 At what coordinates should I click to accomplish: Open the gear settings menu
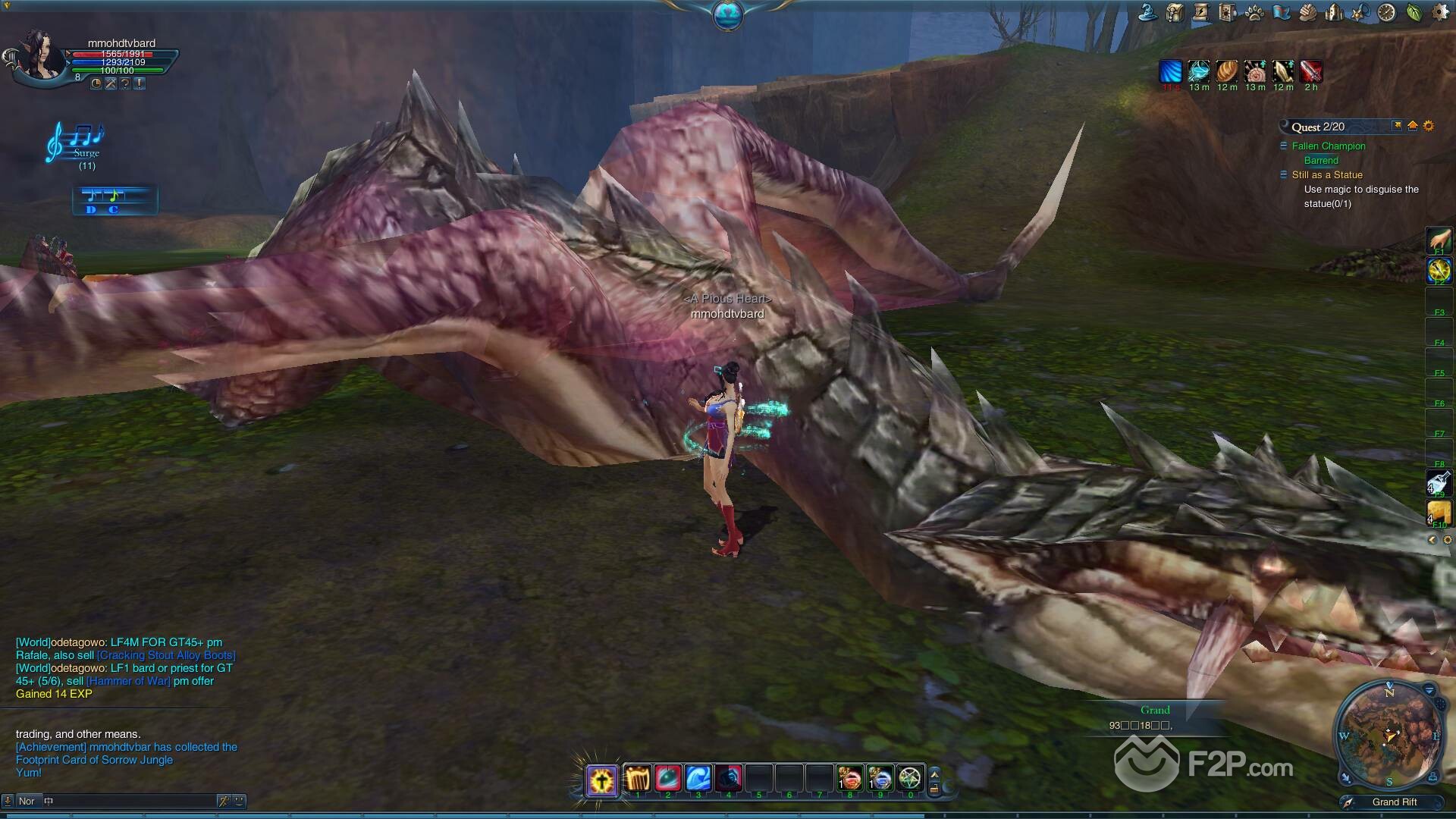click(x=1441, y=13)
